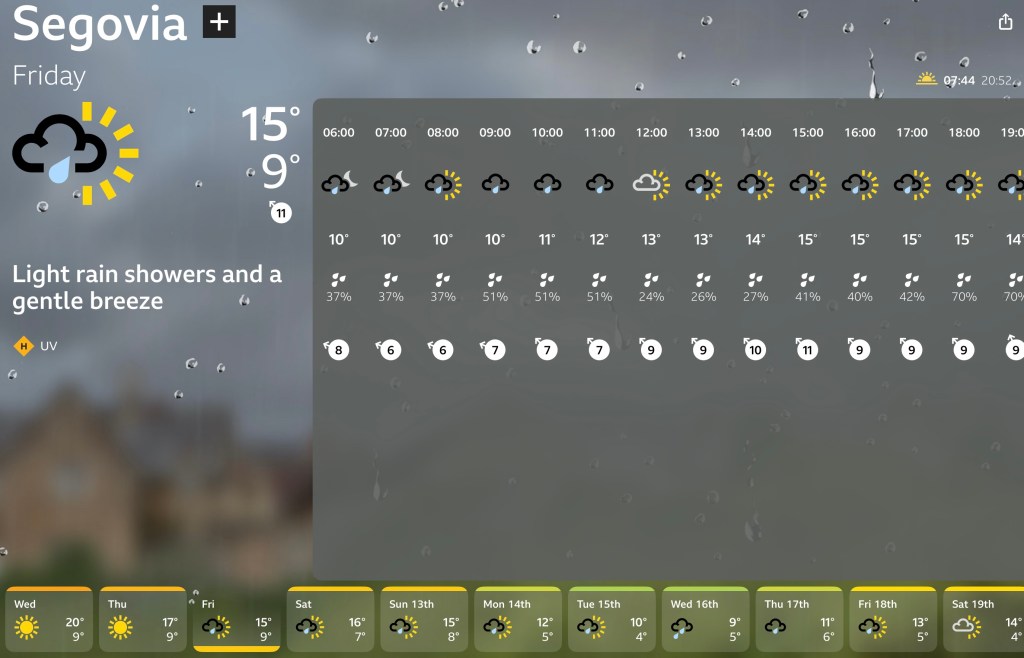
Task: Select the Wed tile with 20° high
Action: coord(49,619)
